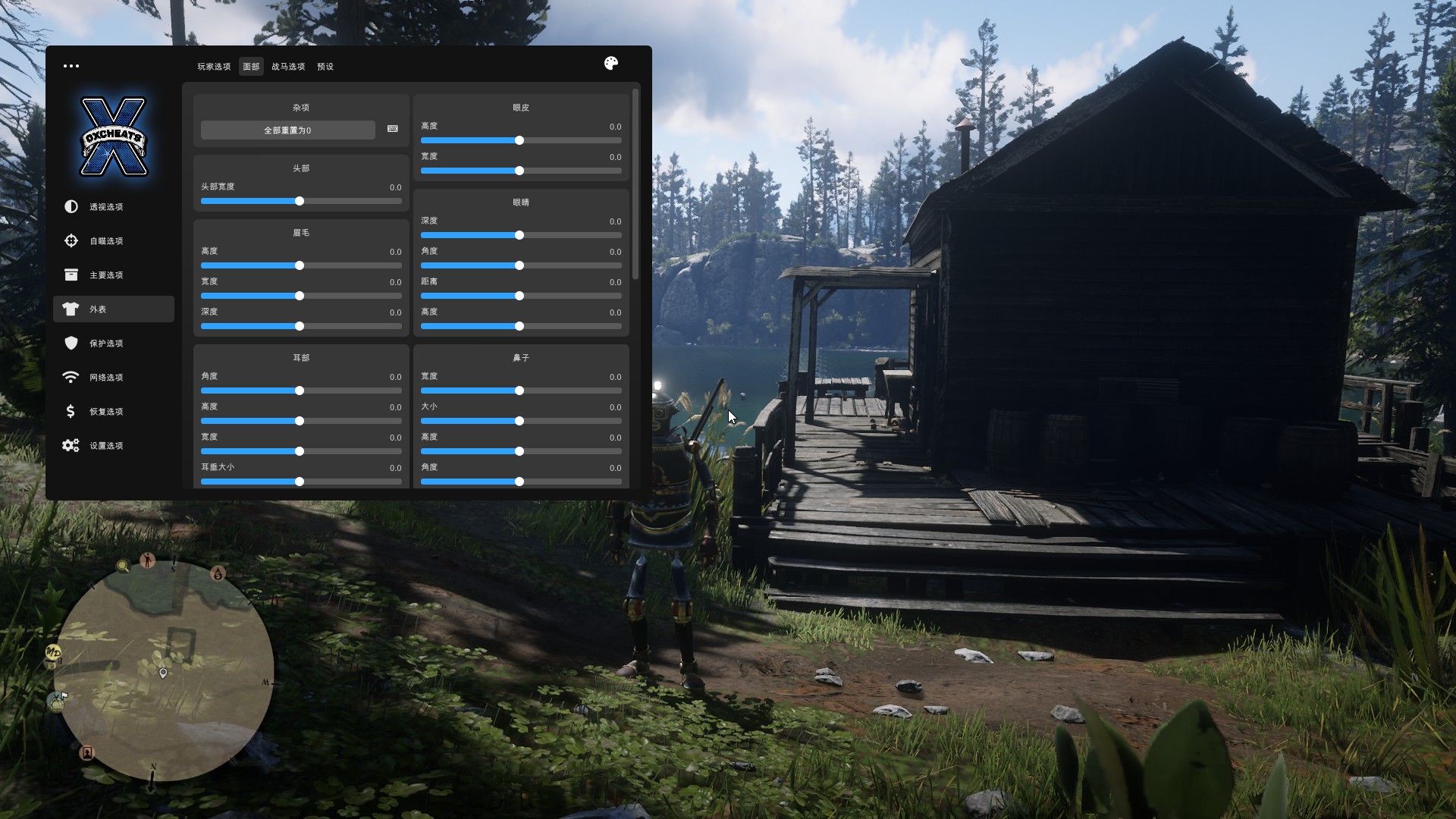Switch to the 战马选项 tab
Viewport: 1456px width, 819px height.
click(x=288, y=67)
